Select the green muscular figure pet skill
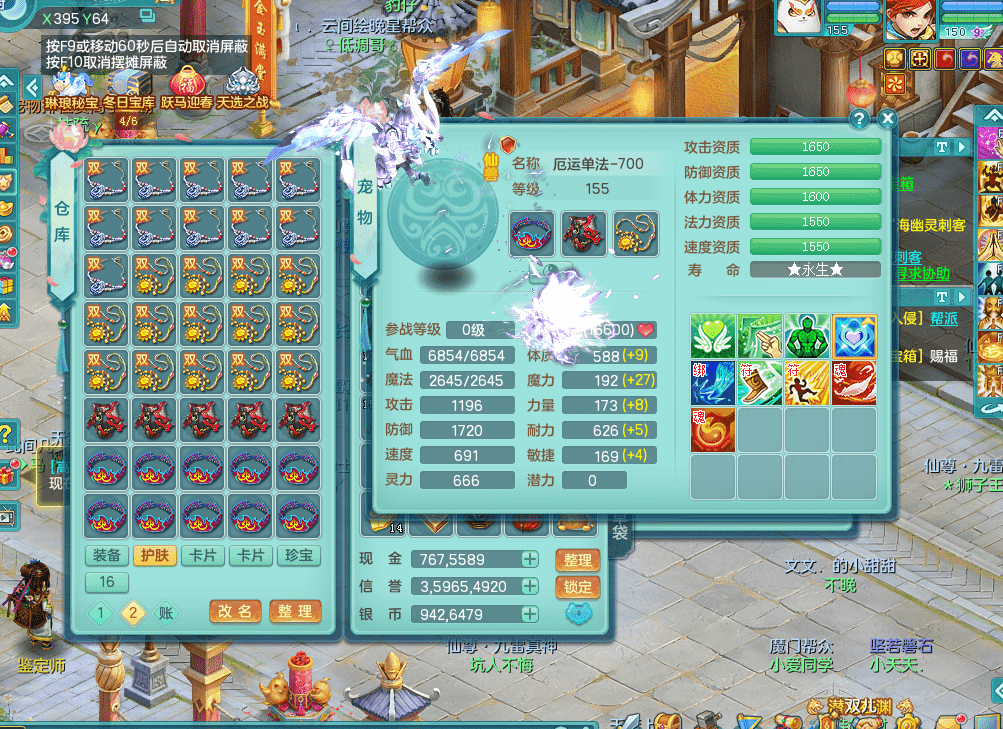 tap(807, 336)
